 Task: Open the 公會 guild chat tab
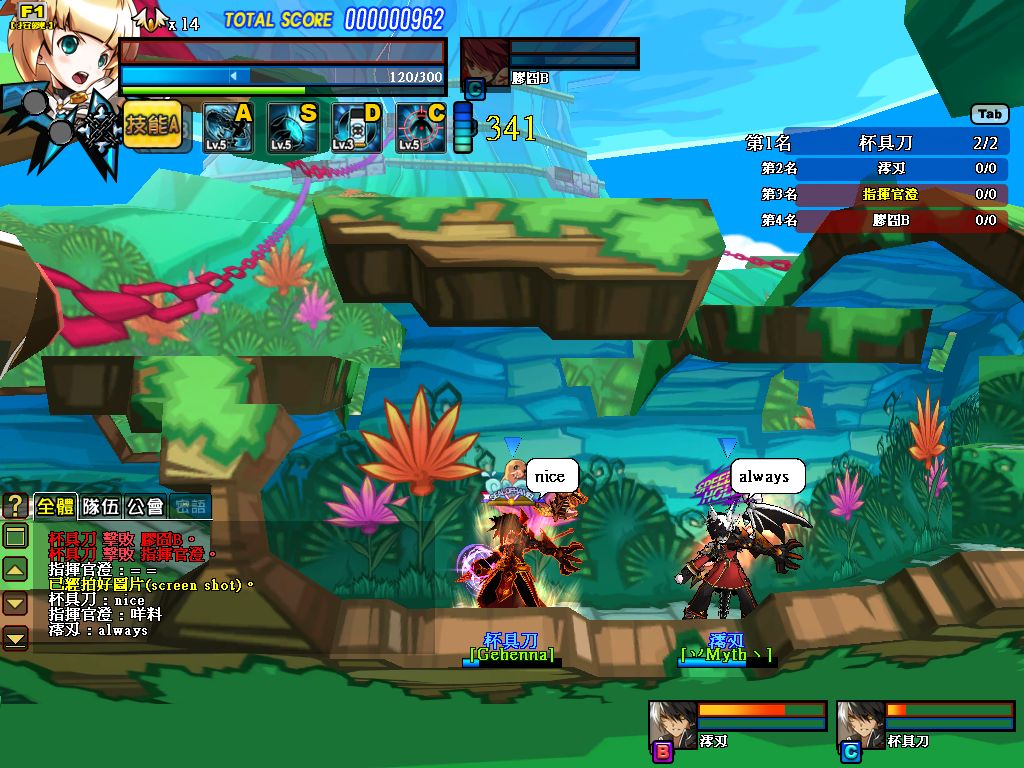(x=145, y=506)
